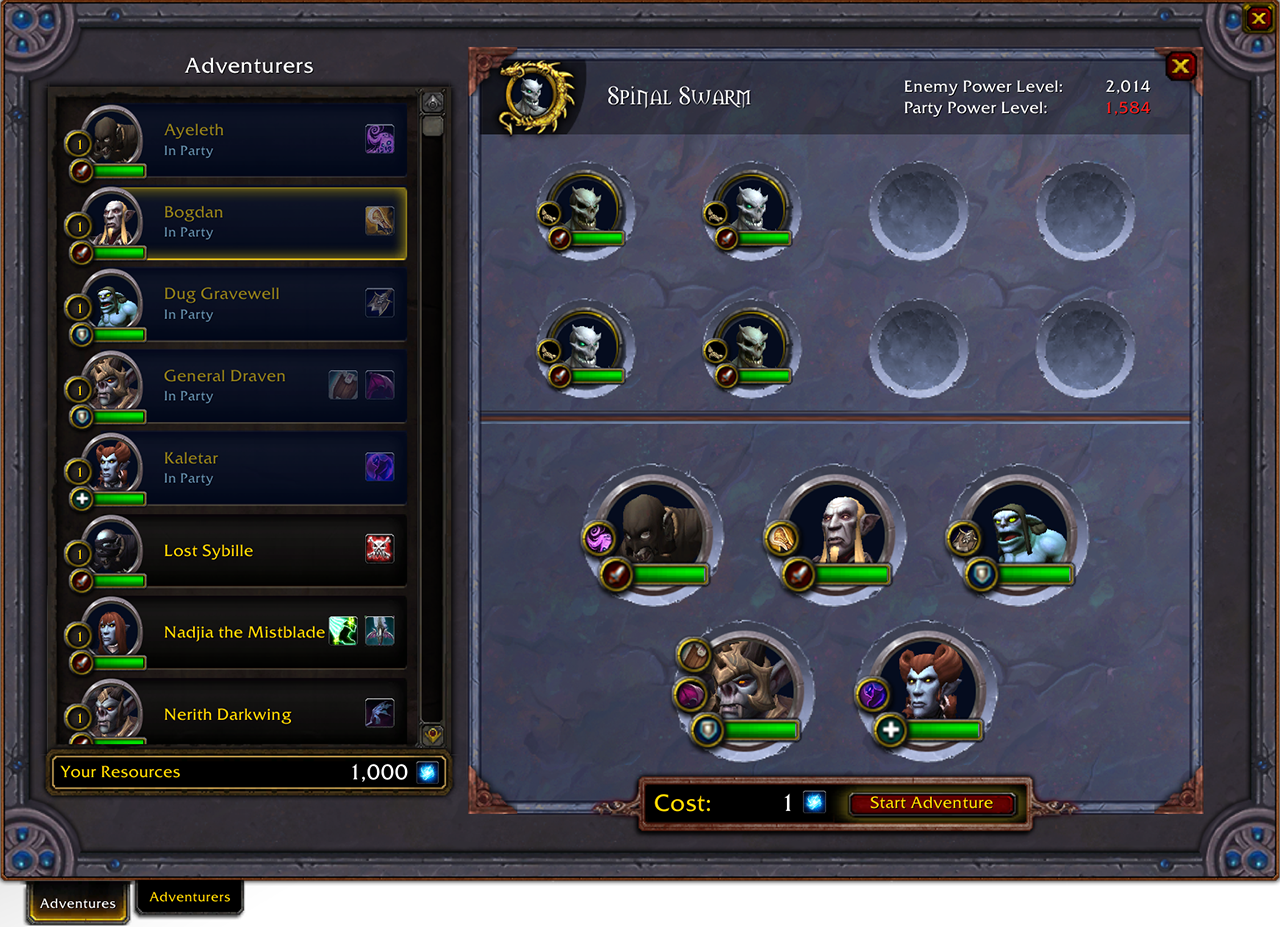The image size is (1280, 927).
Task: Click the adventurers list scroll-down arrow
Action: click(432, 733)
